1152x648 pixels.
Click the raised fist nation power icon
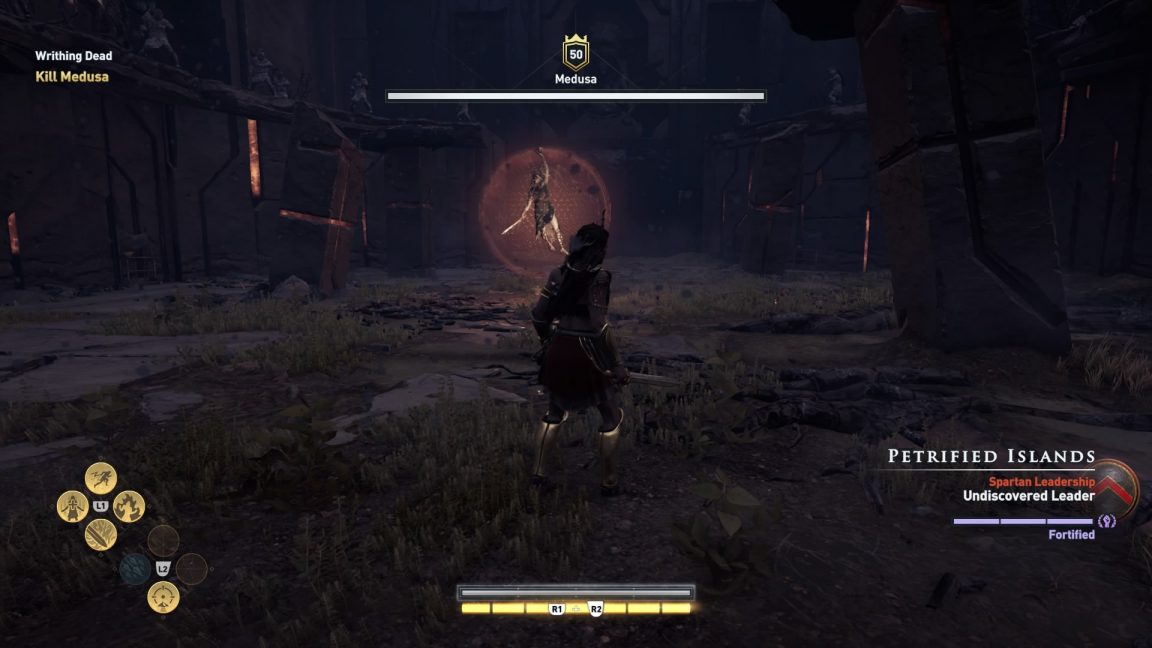pyautogui.click(x=1107, y=521)
